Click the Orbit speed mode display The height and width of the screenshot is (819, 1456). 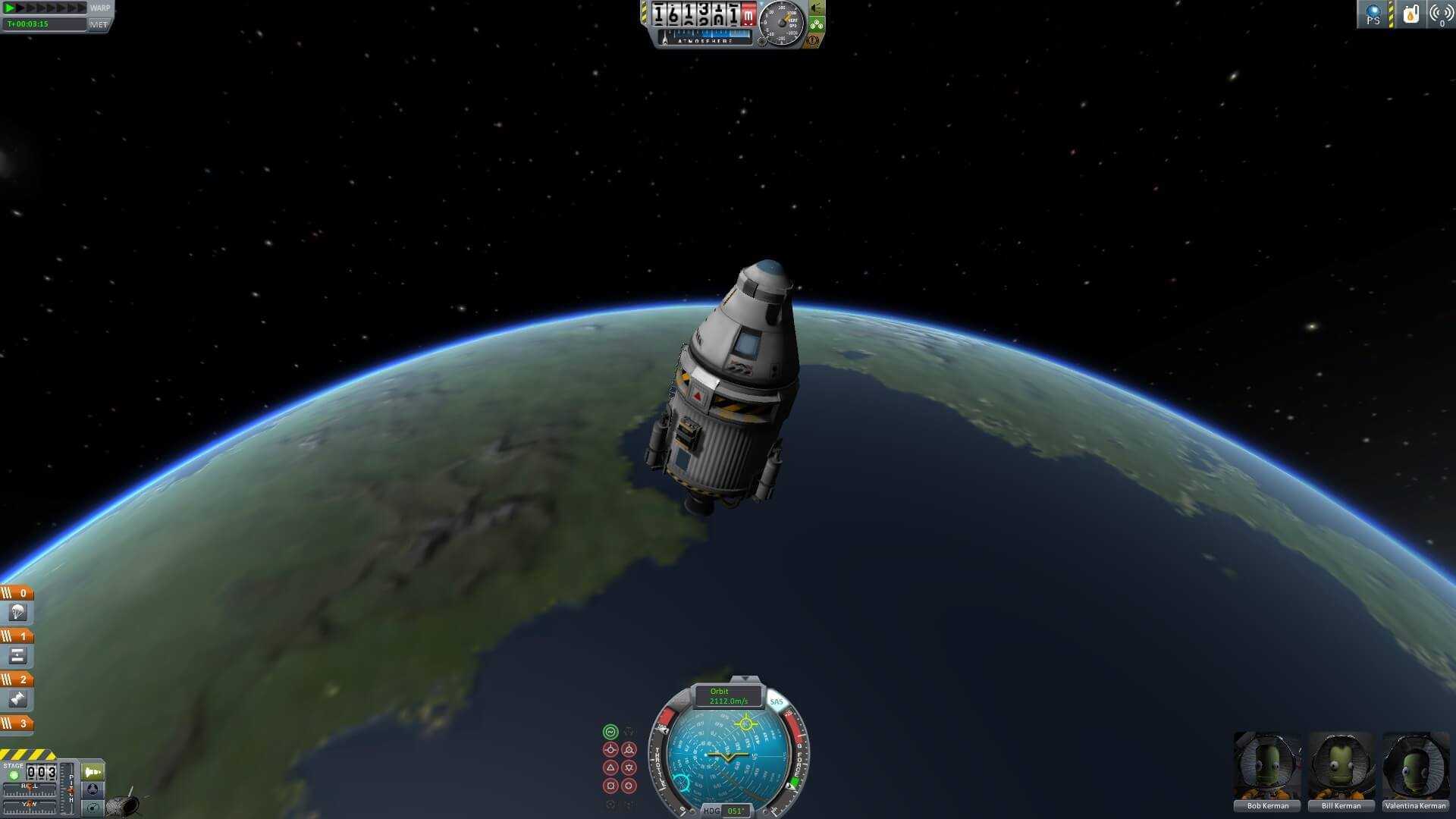click(x=728, y=696)
